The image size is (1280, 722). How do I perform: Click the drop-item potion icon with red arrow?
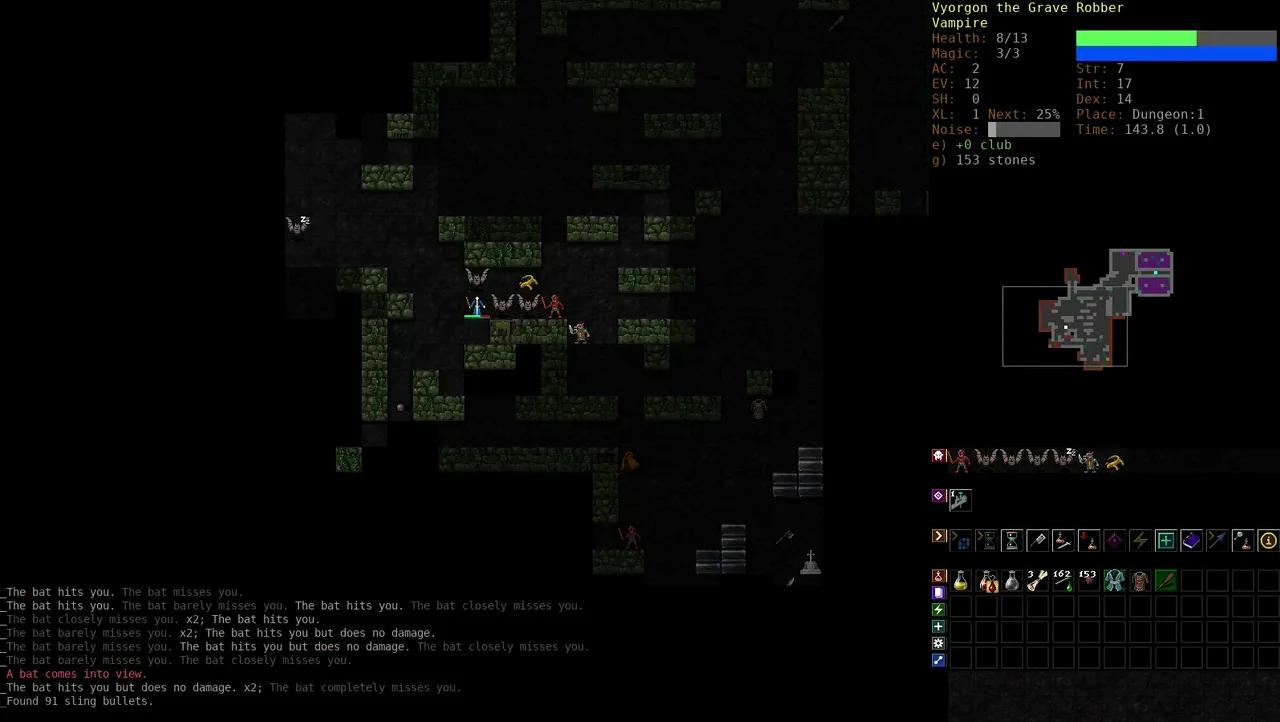click(1087, 540)
